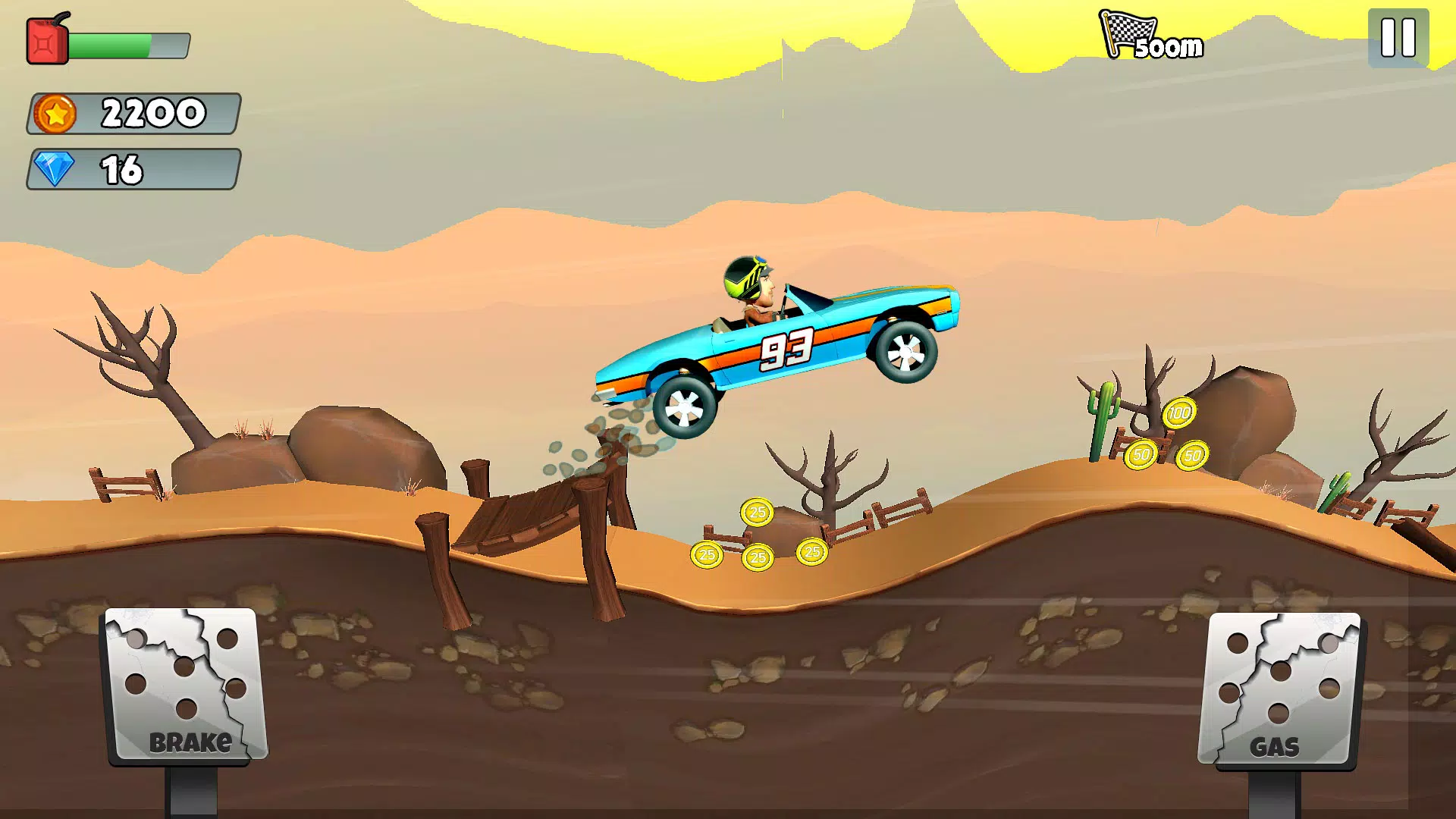This screenshot has height=819, width=1456.
Task: Tap the wooden fence near the left edge
Action: tap(125, 483)
